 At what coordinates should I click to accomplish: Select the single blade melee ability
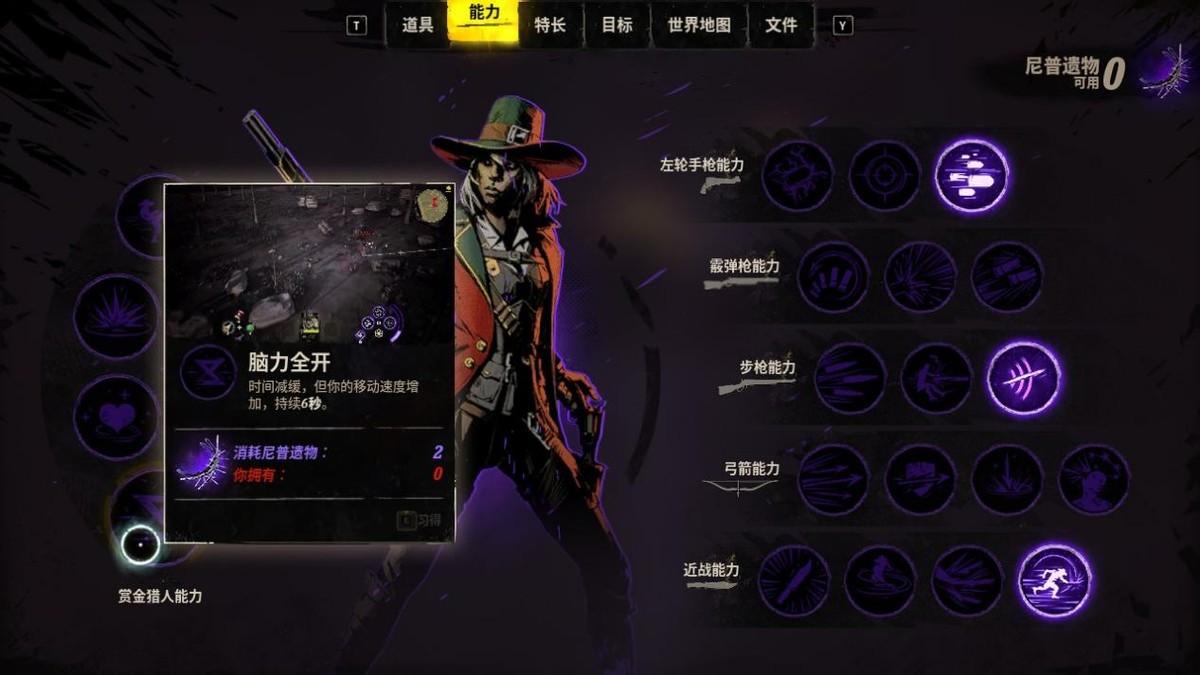(x=794, y=581)
